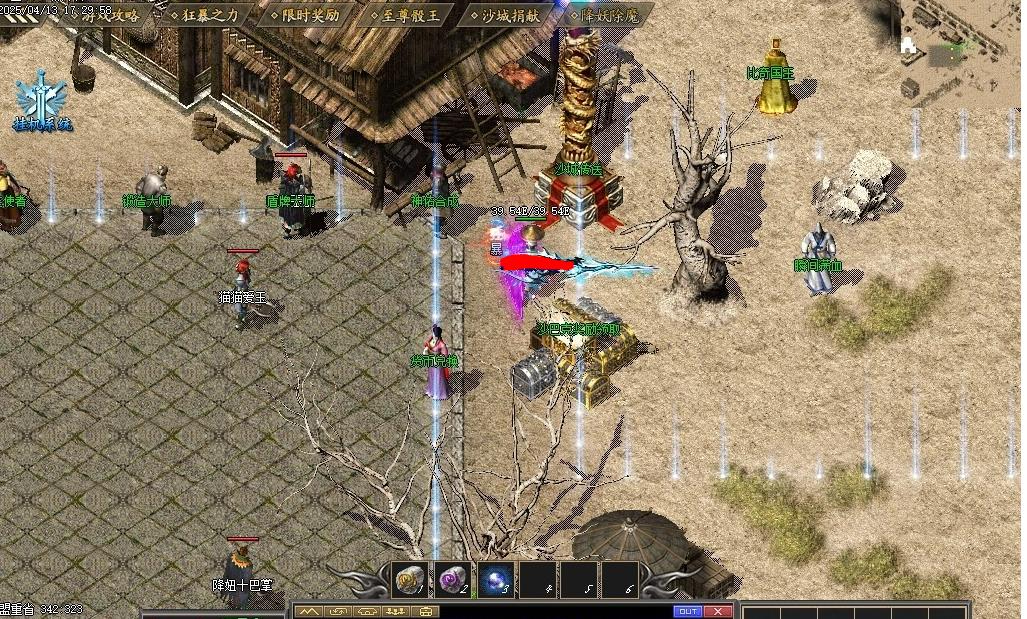The image size is (1027, 619).
Task: Use the purple rune stone in hotbar slot 2
Action: point(453,578)
